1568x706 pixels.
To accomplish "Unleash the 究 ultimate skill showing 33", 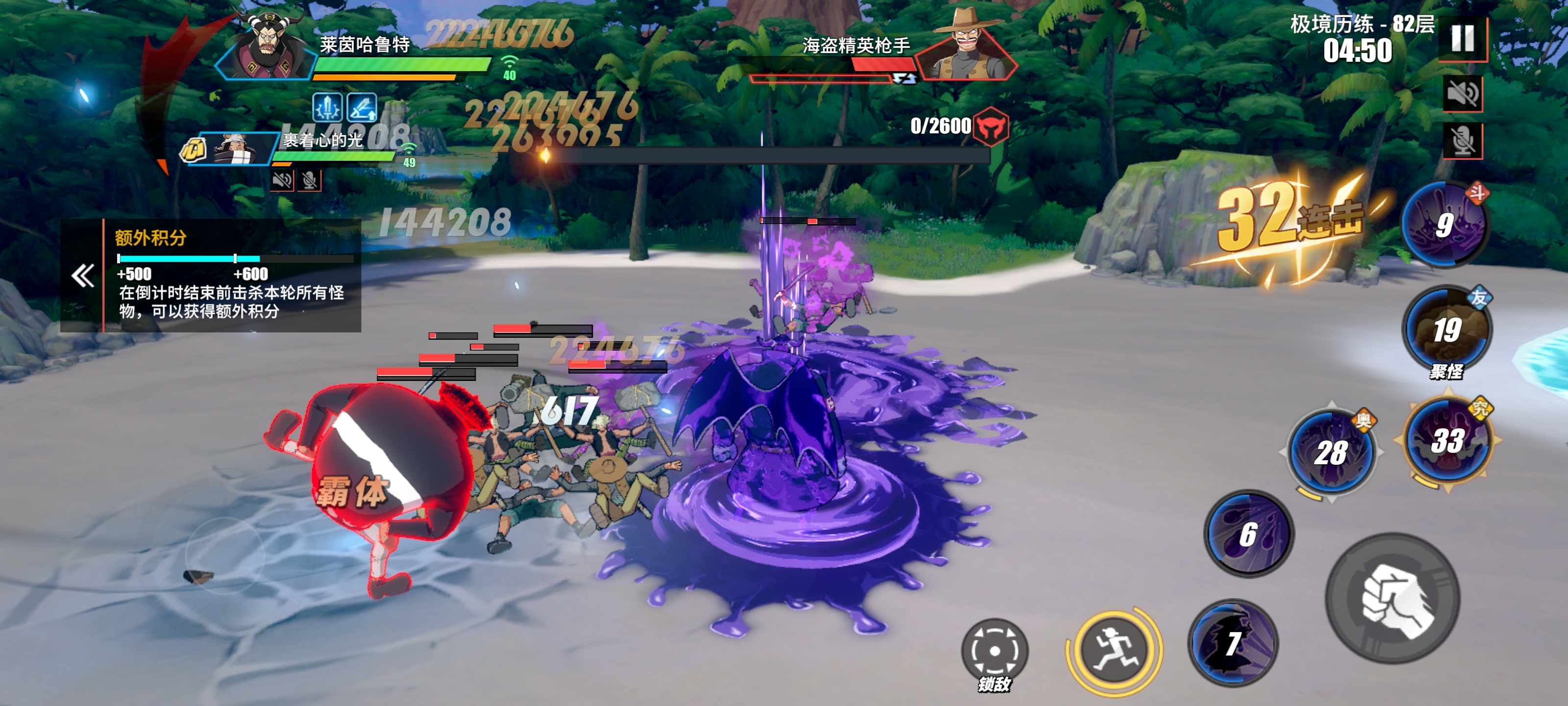I will tap(1448, 440).
